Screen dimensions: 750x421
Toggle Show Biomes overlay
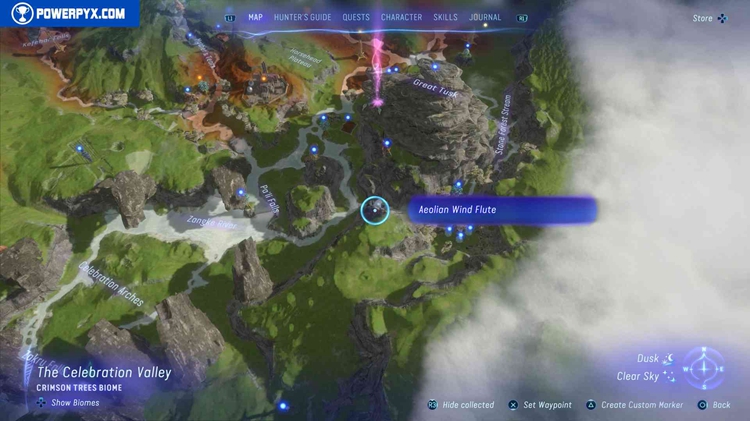pyautogui.click(x=68, y=403)
